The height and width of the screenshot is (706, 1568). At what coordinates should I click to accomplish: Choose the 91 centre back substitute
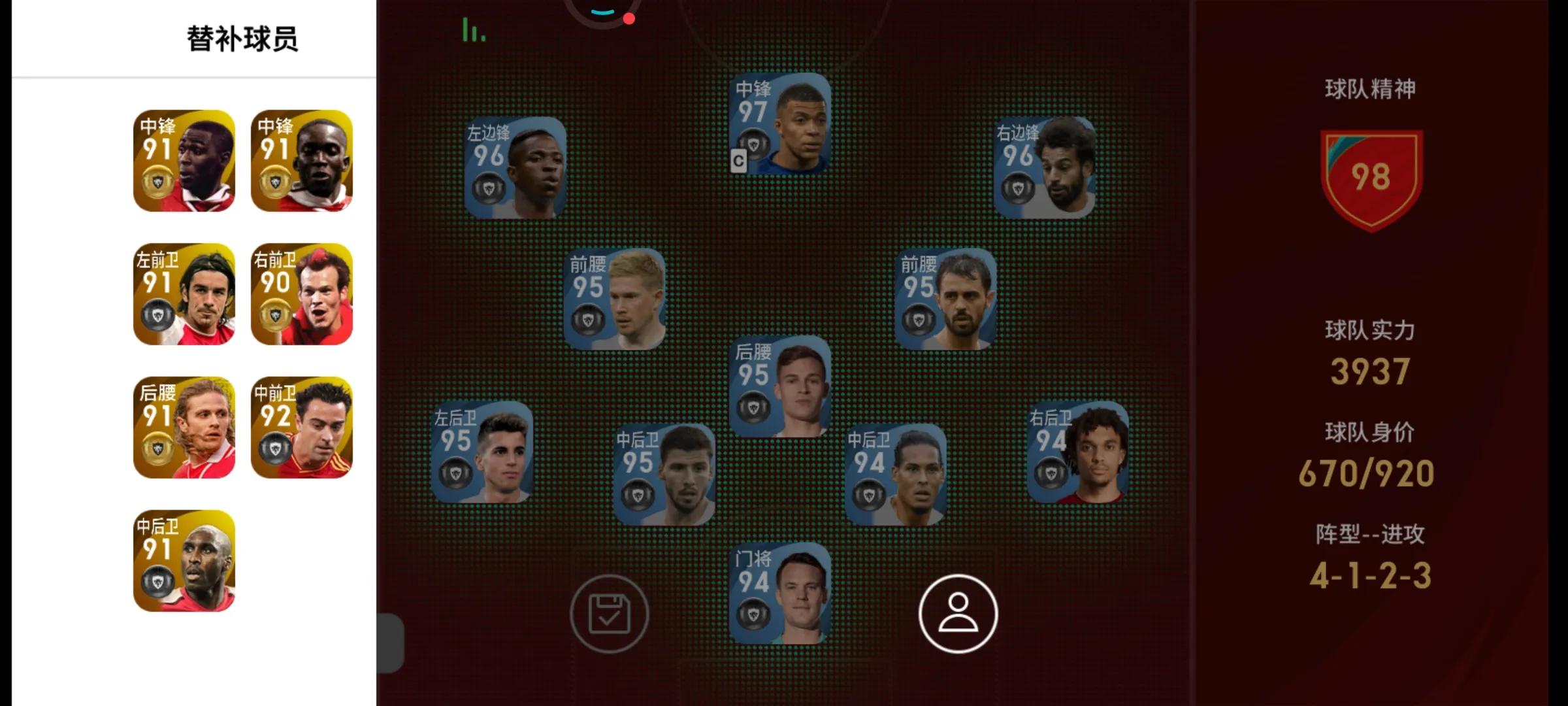coord(184,561)
